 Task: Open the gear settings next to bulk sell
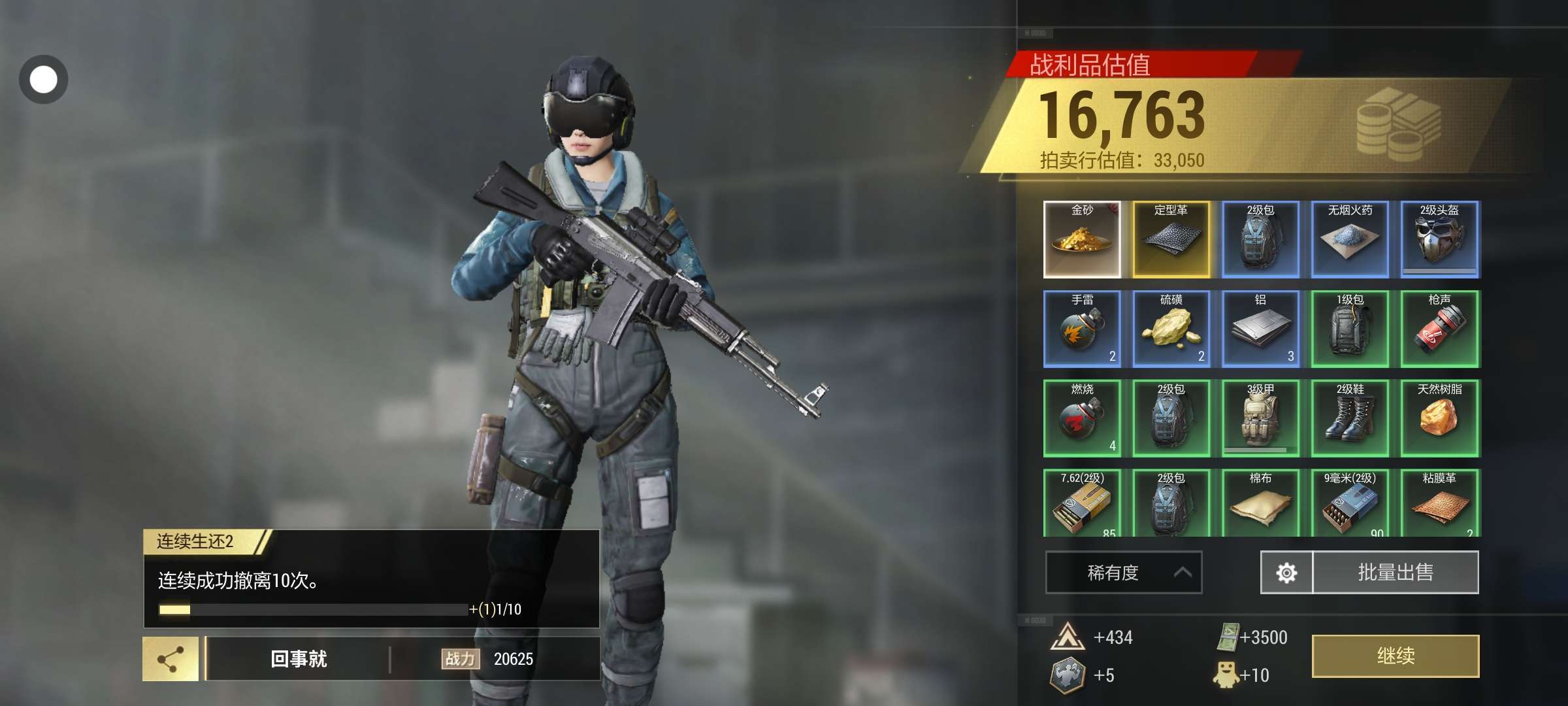point(1286,573)
